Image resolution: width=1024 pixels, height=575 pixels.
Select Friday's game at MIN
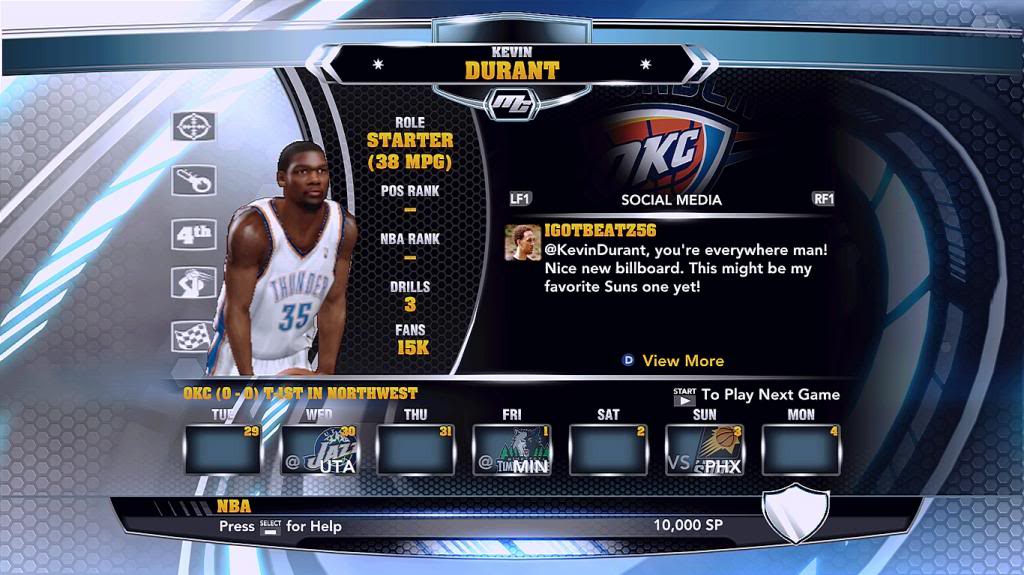[511, 449]
